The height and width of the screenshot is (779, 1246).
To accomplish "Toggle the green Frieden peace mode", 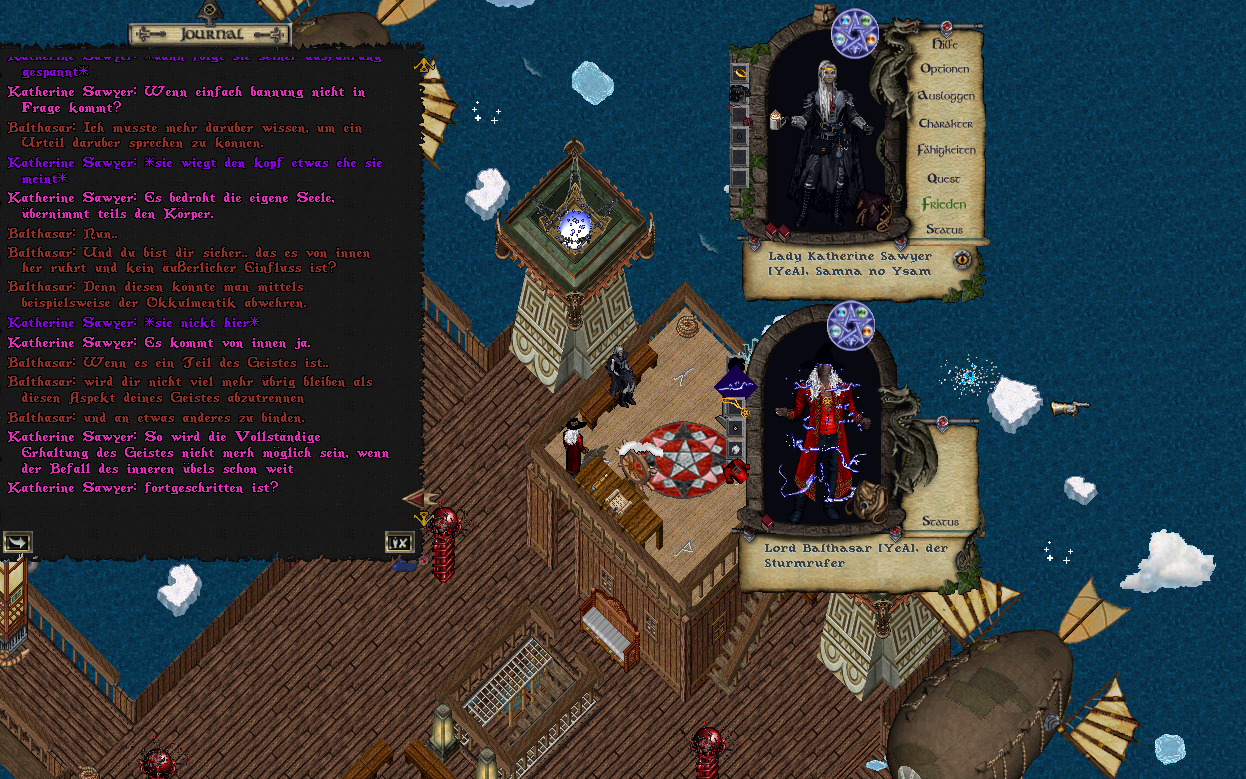I will pos(943,204).
